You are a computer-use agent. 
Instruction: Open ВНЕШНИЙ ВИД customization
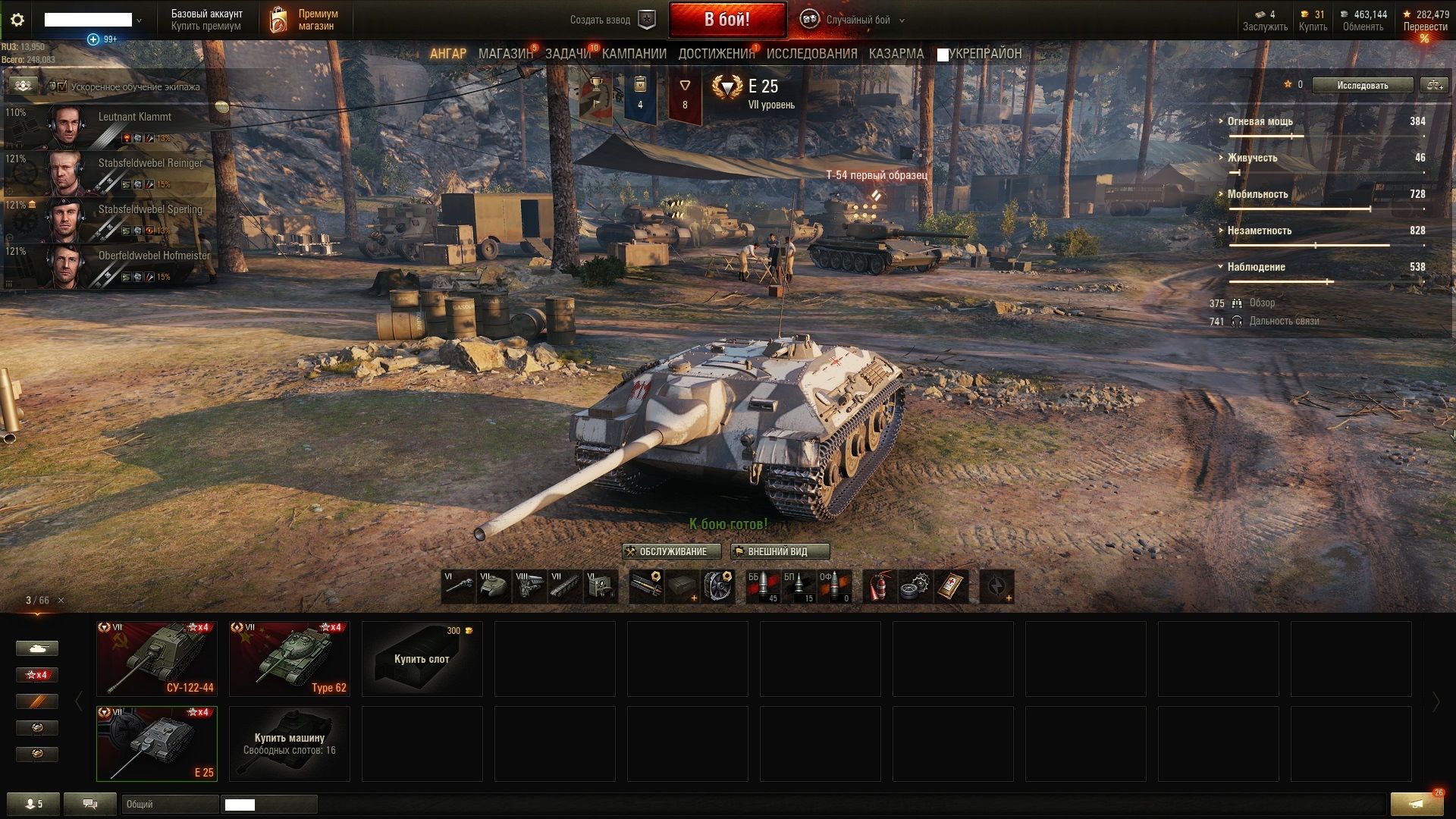click(x=780, y=551)
